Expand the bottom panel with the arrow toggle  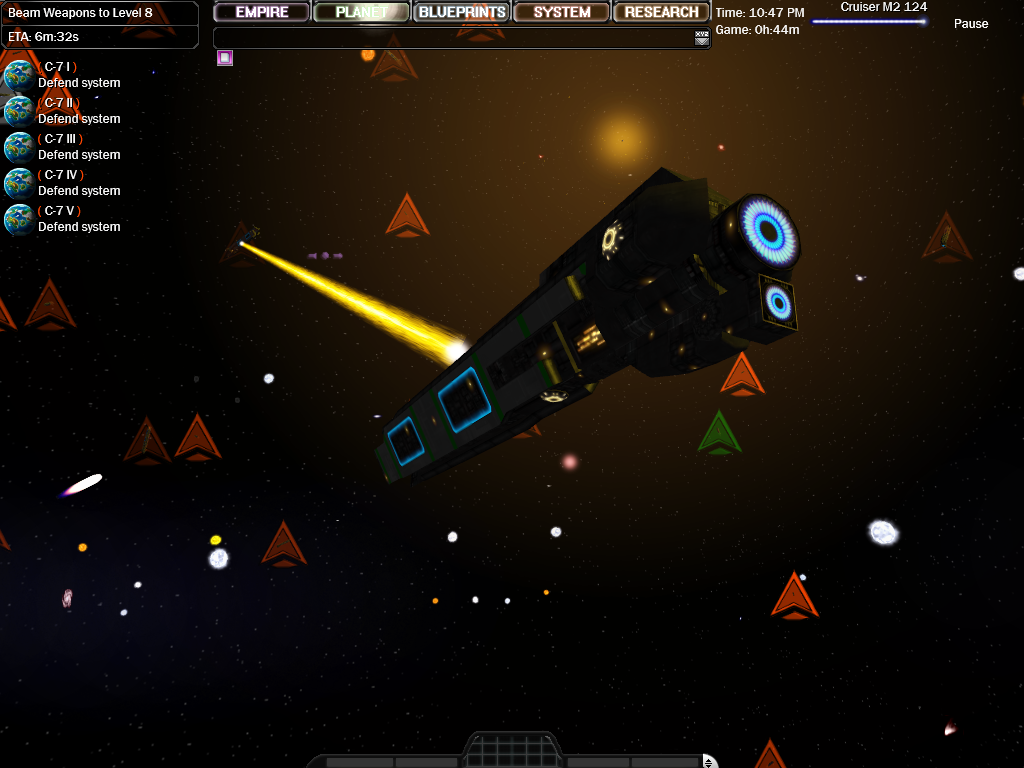(x=709, y=762)
